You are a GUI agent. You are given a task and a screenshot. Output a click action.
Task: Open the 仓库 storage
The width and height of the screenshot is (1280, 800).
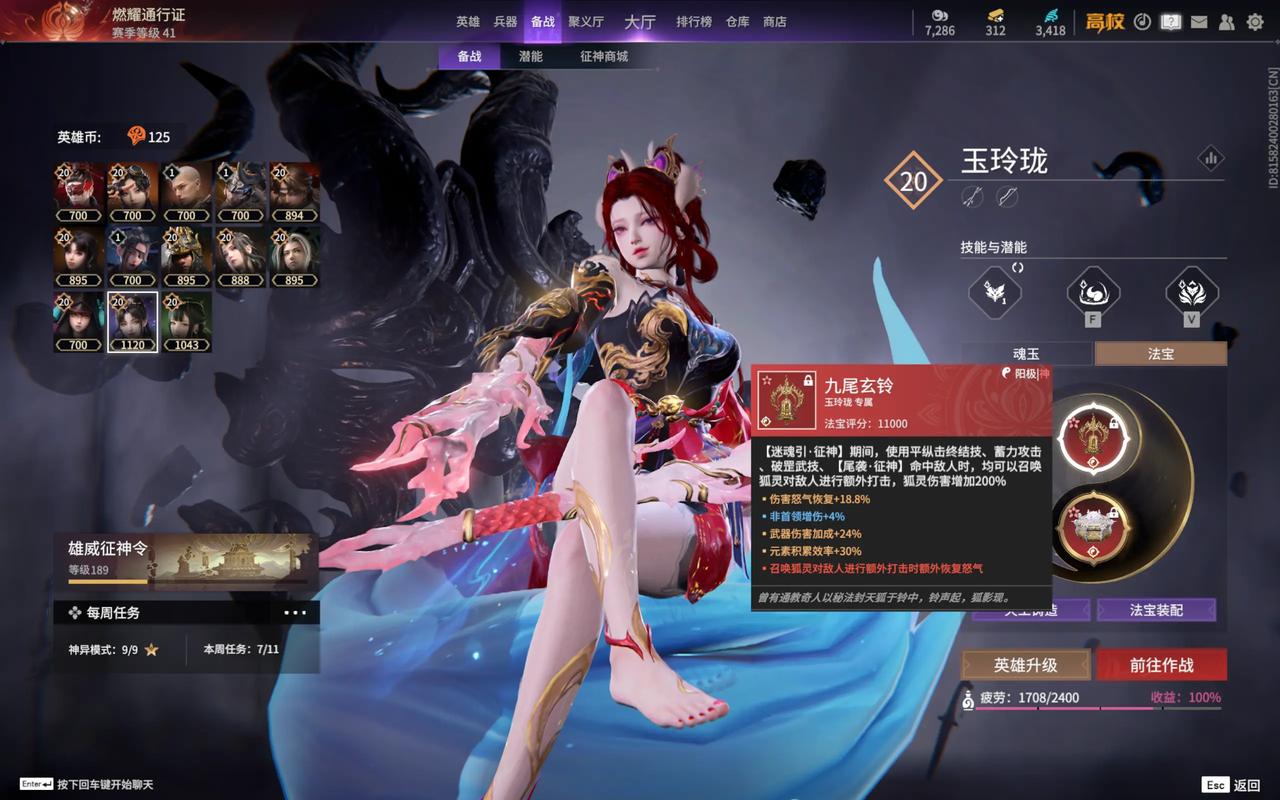[737, 21]
